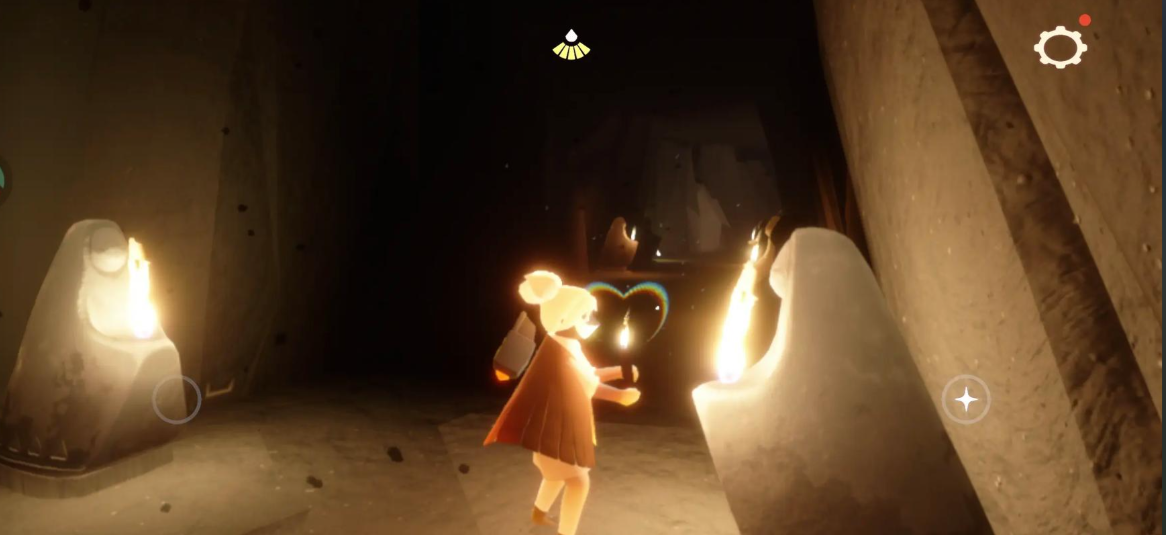
Task: Tap the cape energy wedge icon
Action: tap(571, 45)
